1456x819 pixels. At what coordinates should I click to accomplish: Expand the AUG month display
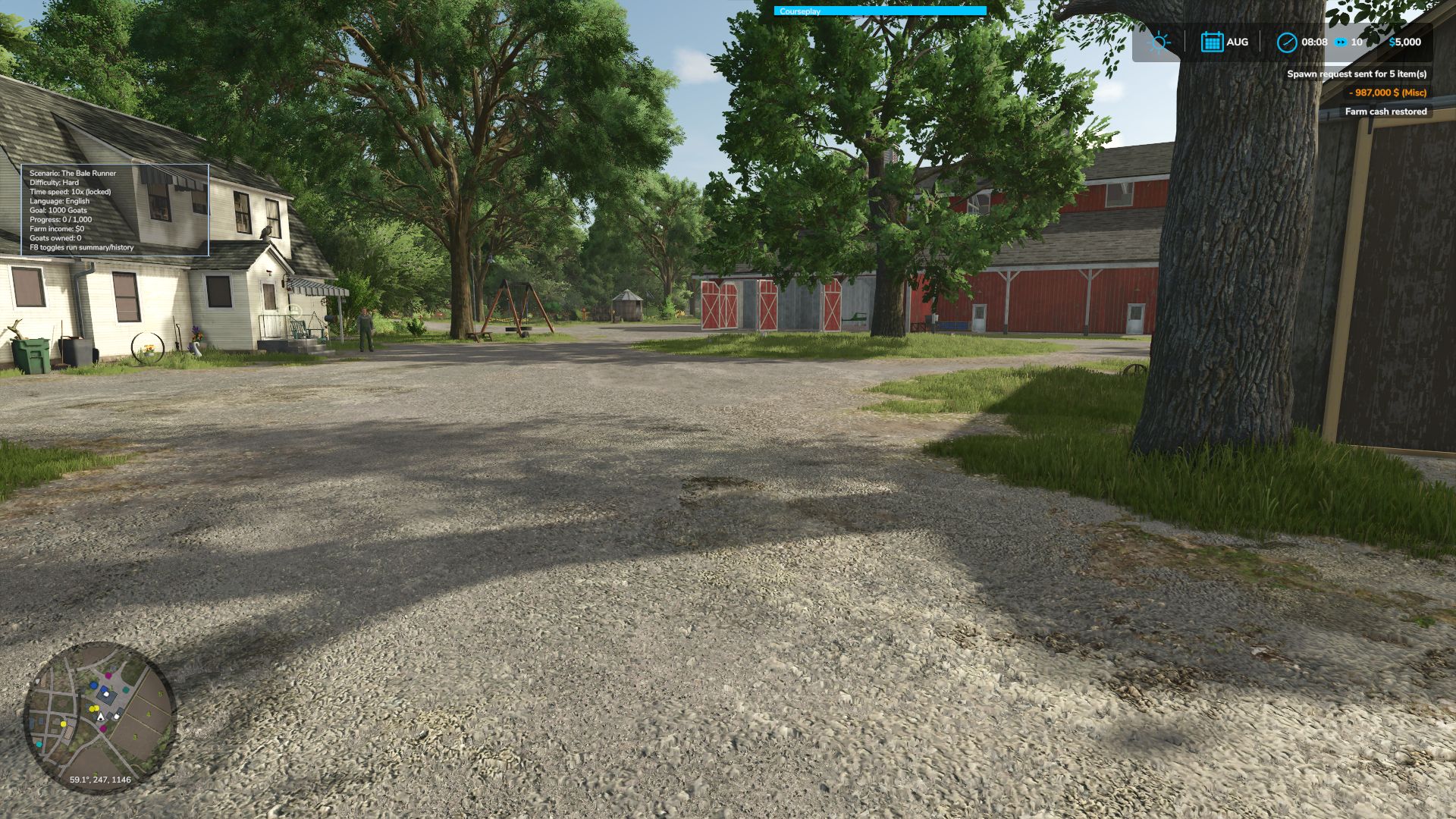click(x=1236, y=42)
